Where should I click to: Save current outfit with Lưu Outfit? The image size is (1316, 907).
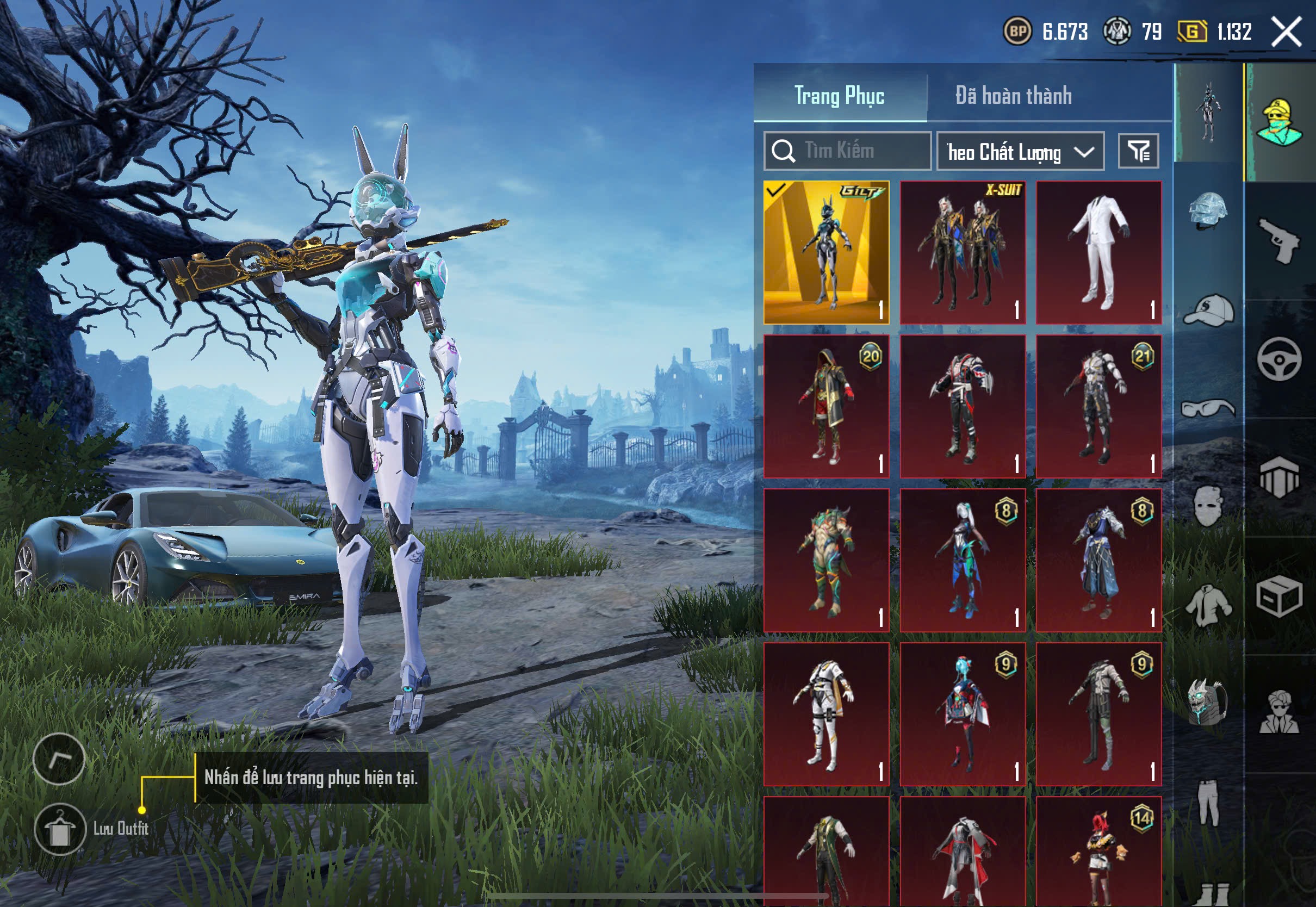[60, 829]
